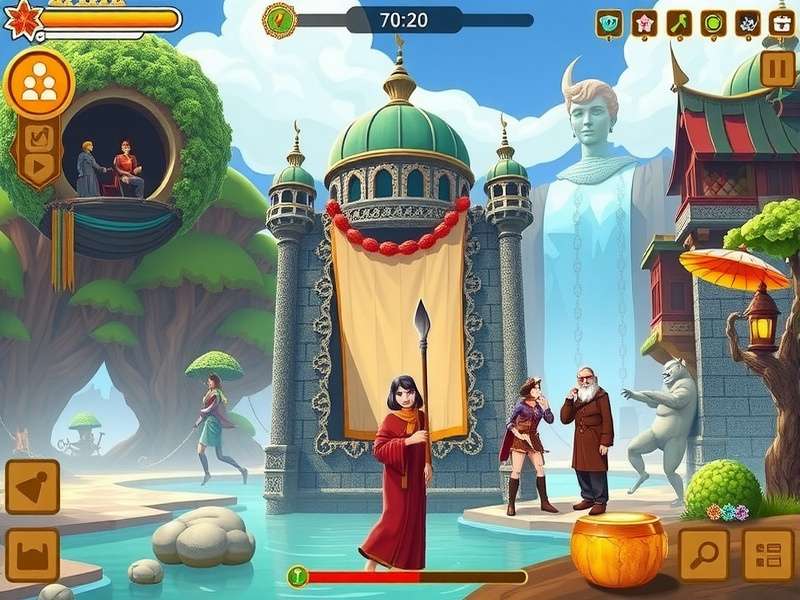The width and height of the screenshot is (800, 600).
Task: Open the magnifying glass search button
Action: [704, 554]
